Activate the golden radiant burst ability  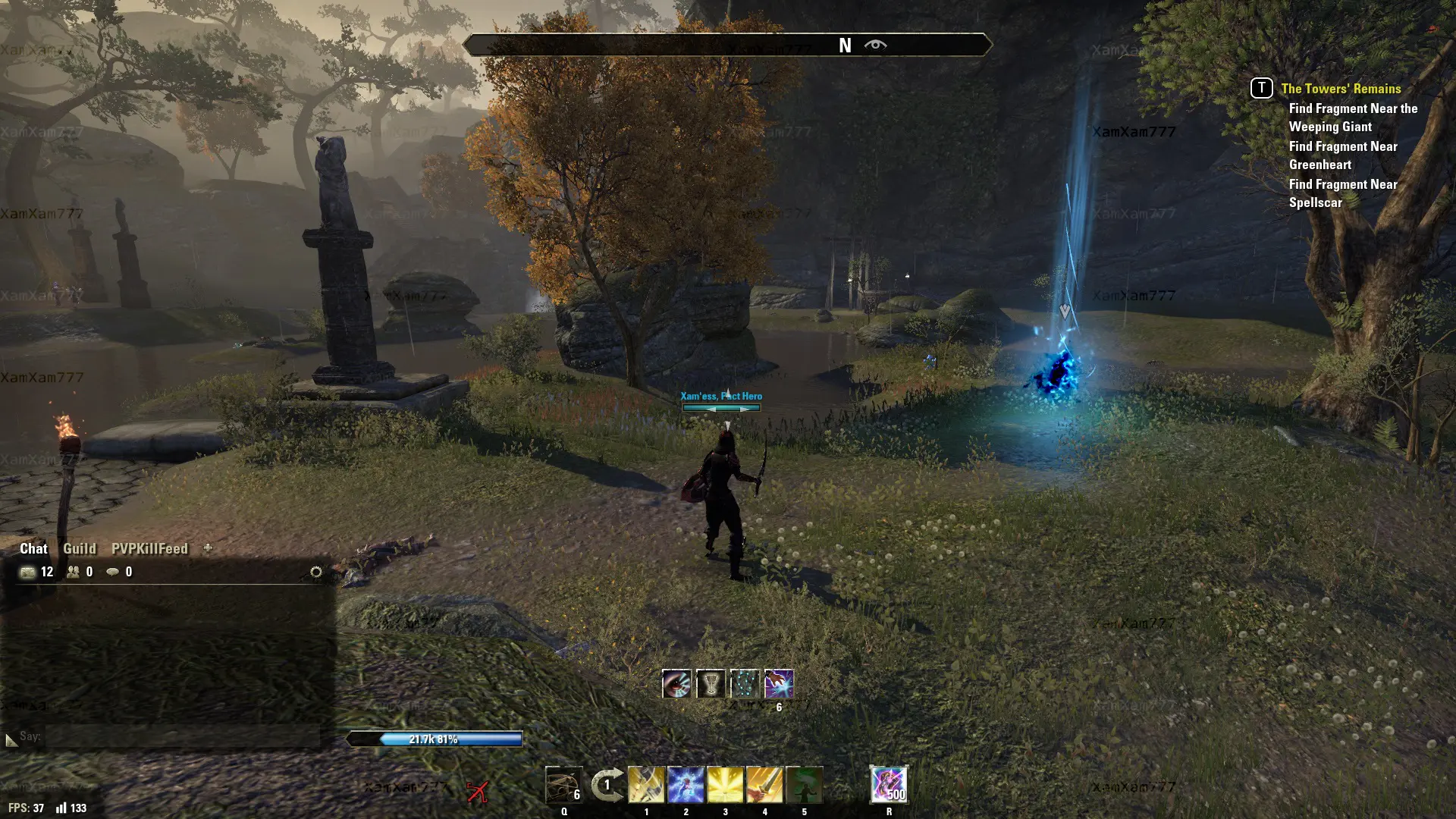pos(725,785)
